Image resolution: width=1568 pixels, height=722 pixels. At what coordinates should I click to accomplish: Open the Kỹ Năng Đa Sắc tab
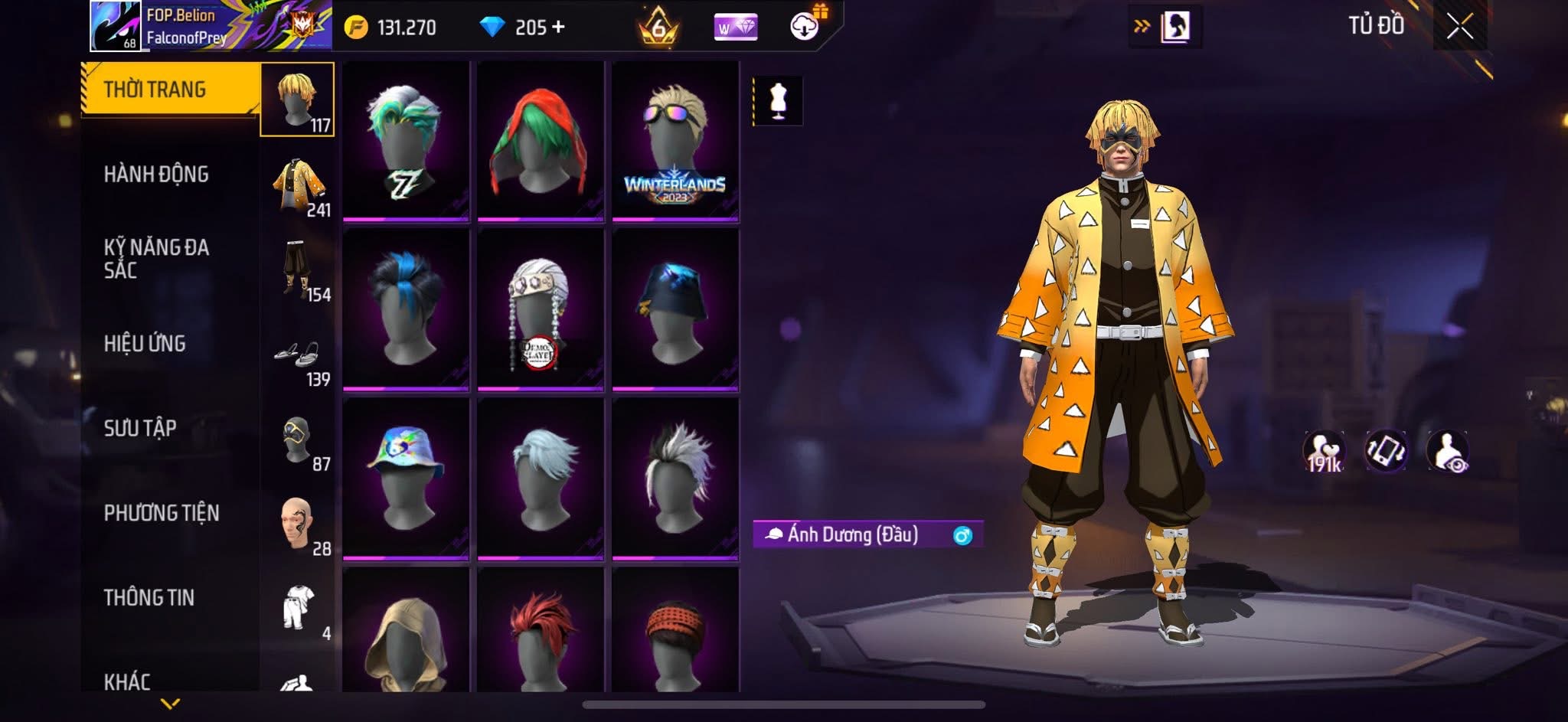click(157, 259)
